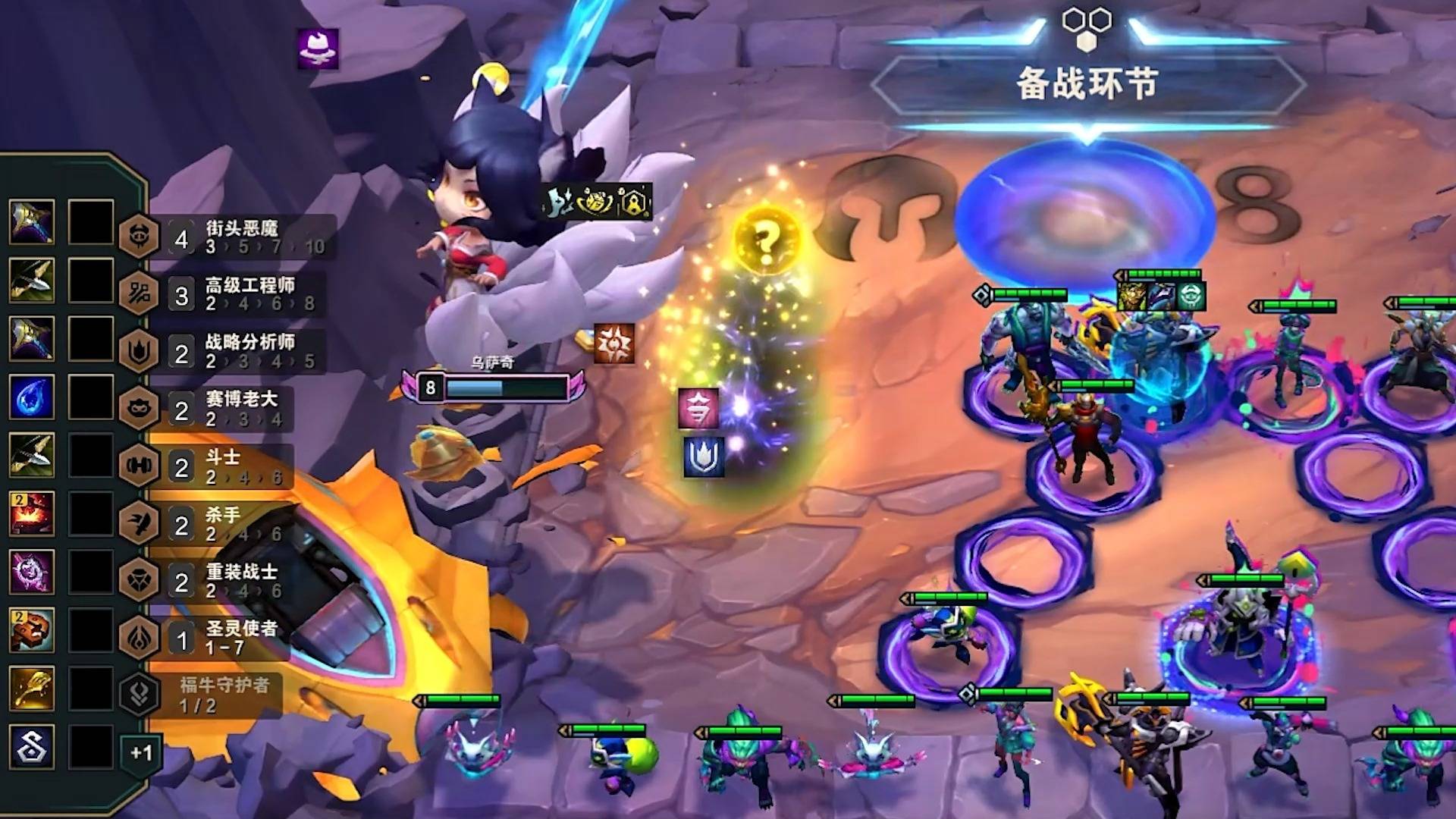Select the orange starburst emblem icon
The image size is (1456, 819).
point(613,344)
